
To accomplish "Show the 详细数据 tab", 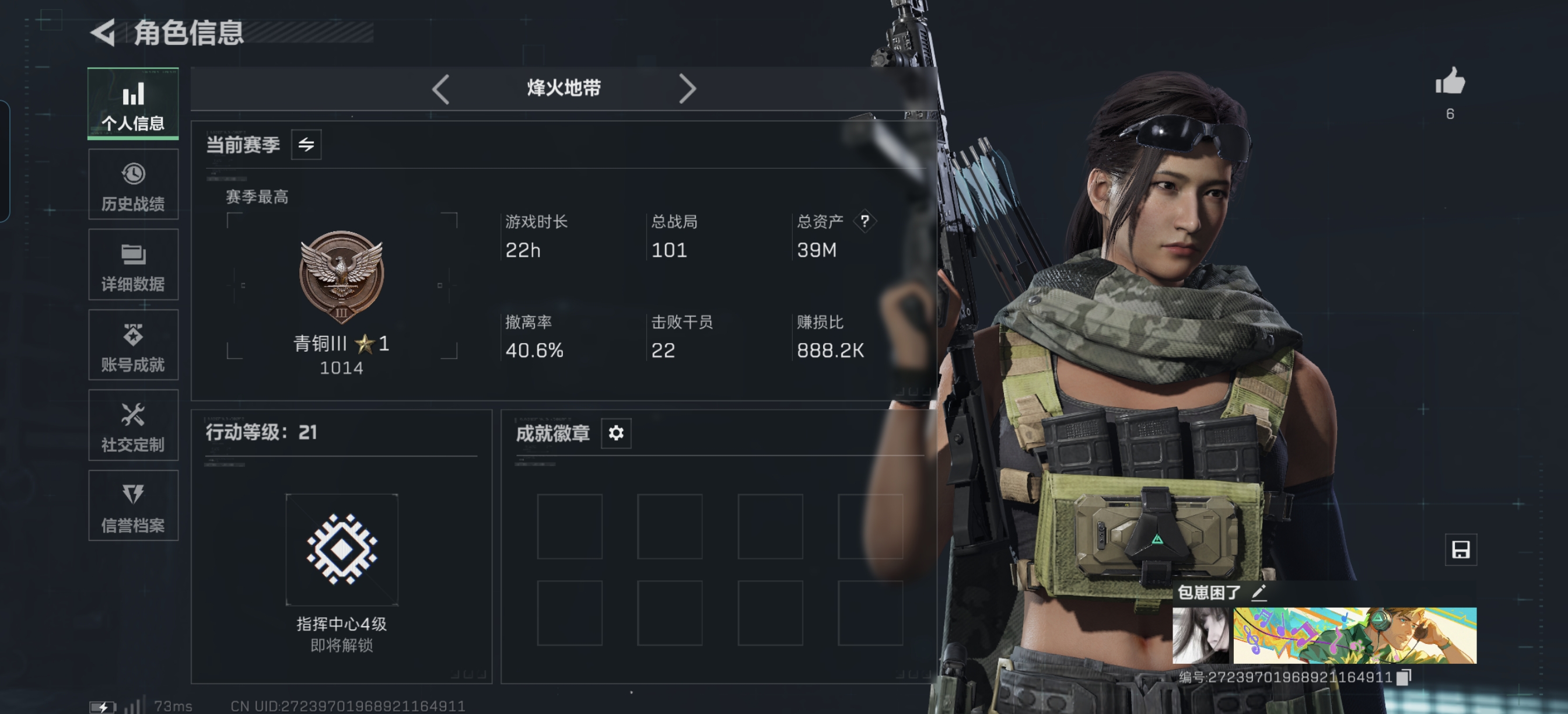I will [x=132, y=265].
